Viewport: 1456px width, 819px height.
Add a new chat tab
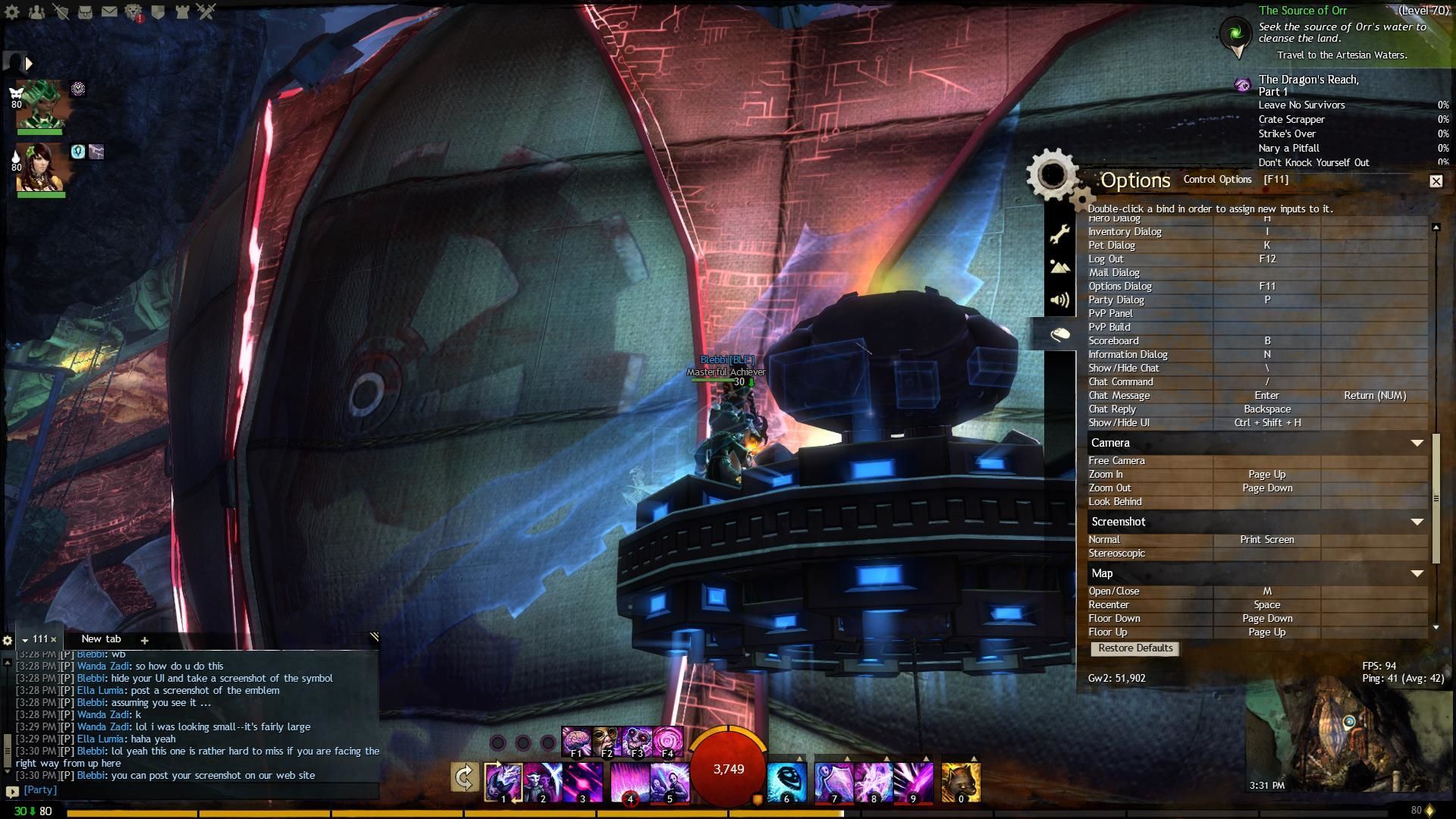[x=144, y=640]
